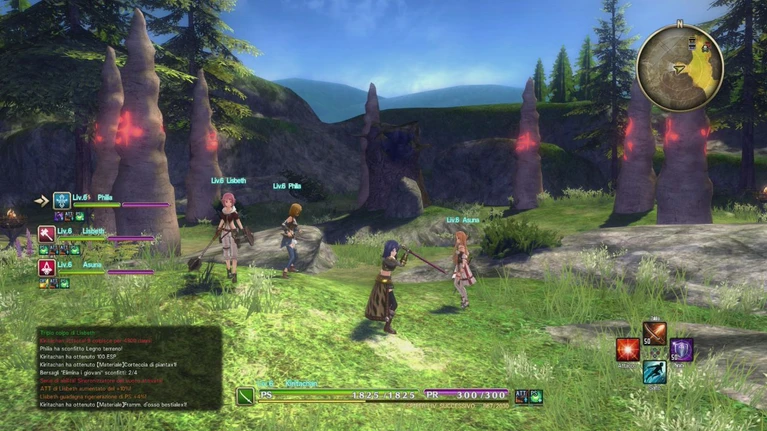Click Kiritachan's green sword weapon icon
The image size is (767, 431).
tap(246, 396)
